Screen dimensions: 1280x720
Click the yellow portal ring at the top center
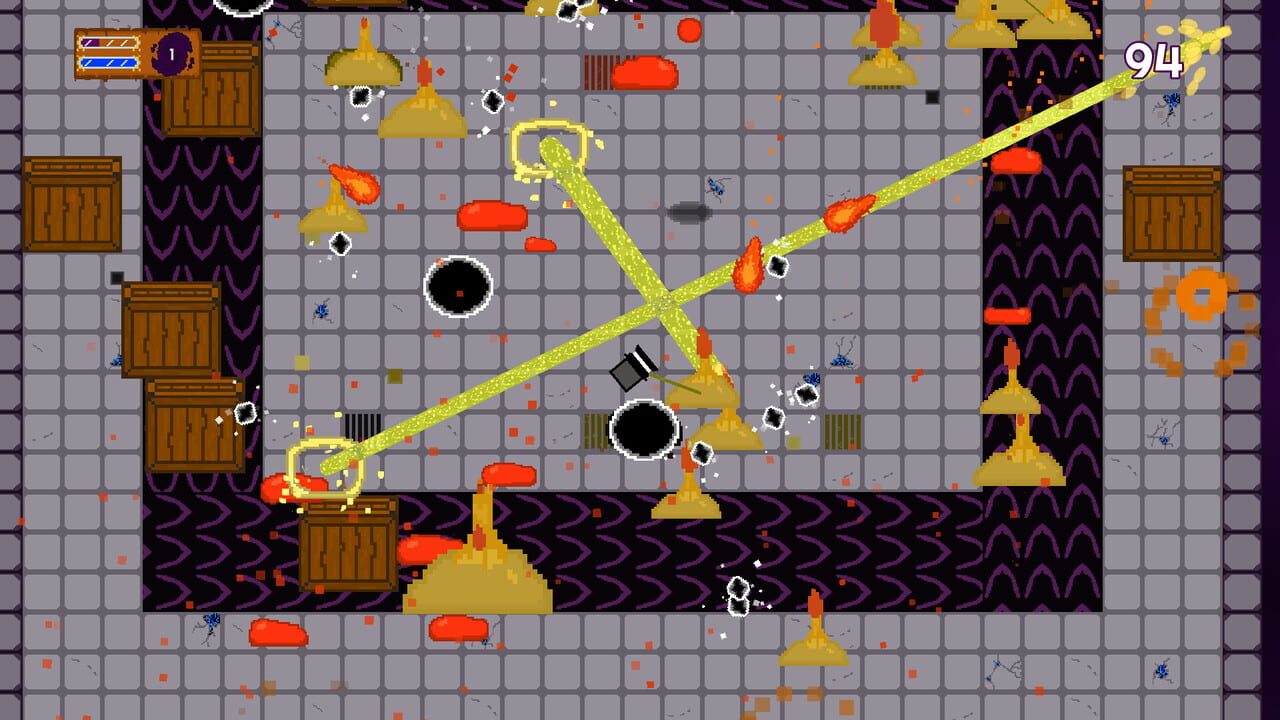[550, 147]
